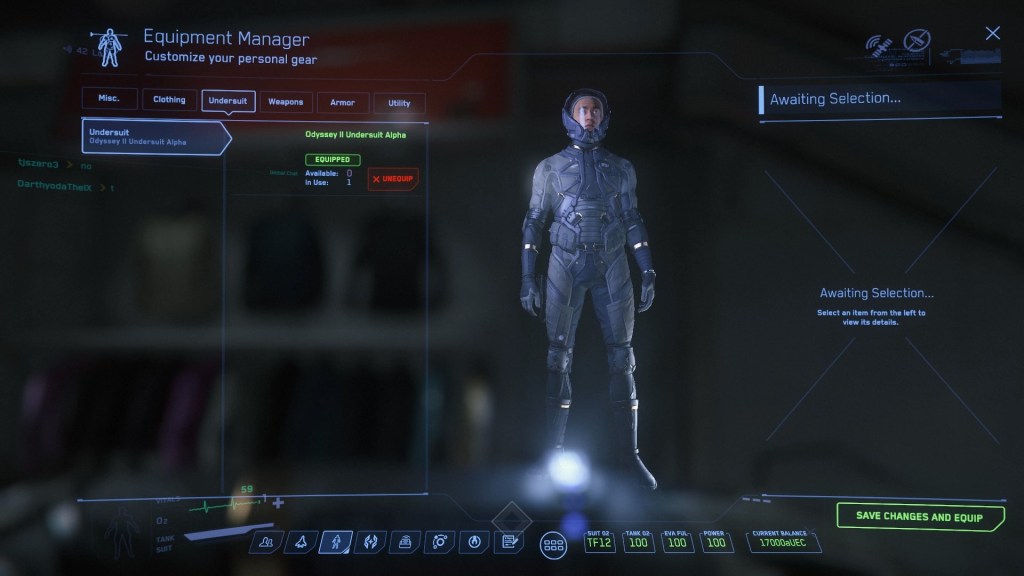This screenshot has width=1024, height=576.
Task: Open the Clothing tab
Action: (x=169, y=100)
